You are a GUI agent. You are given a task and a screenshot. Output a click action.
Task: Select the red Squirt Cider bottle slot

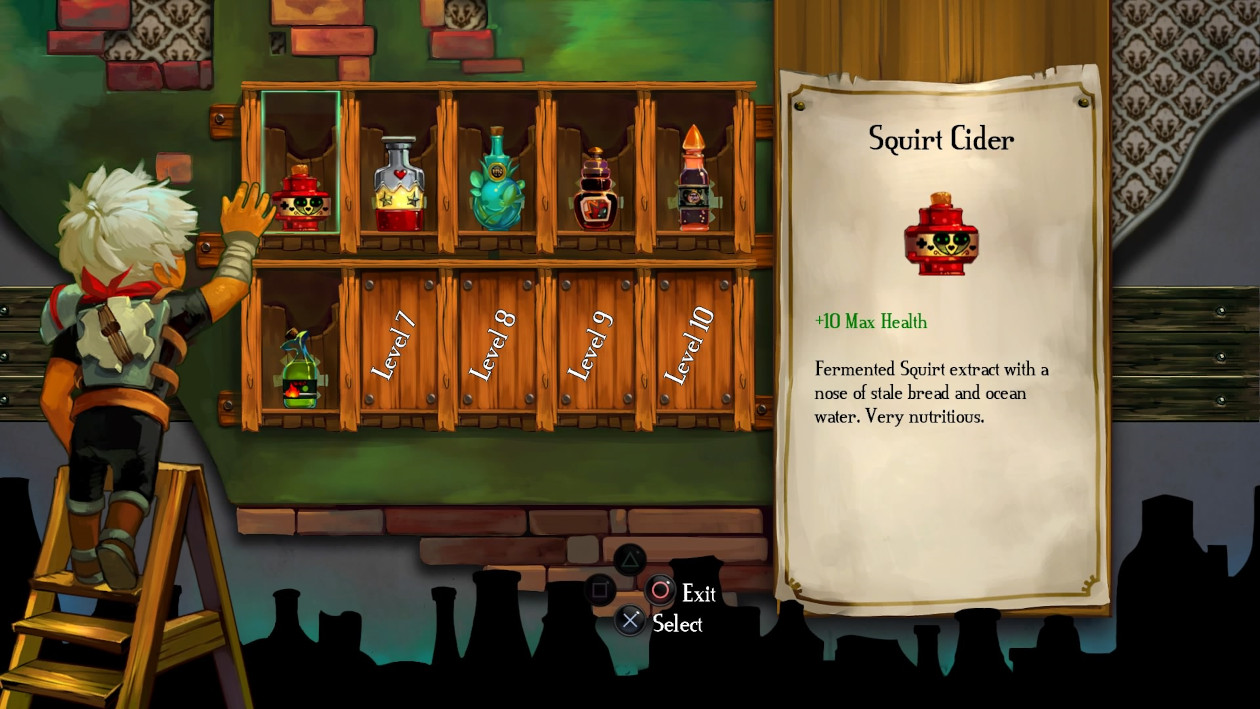[301, 198]
